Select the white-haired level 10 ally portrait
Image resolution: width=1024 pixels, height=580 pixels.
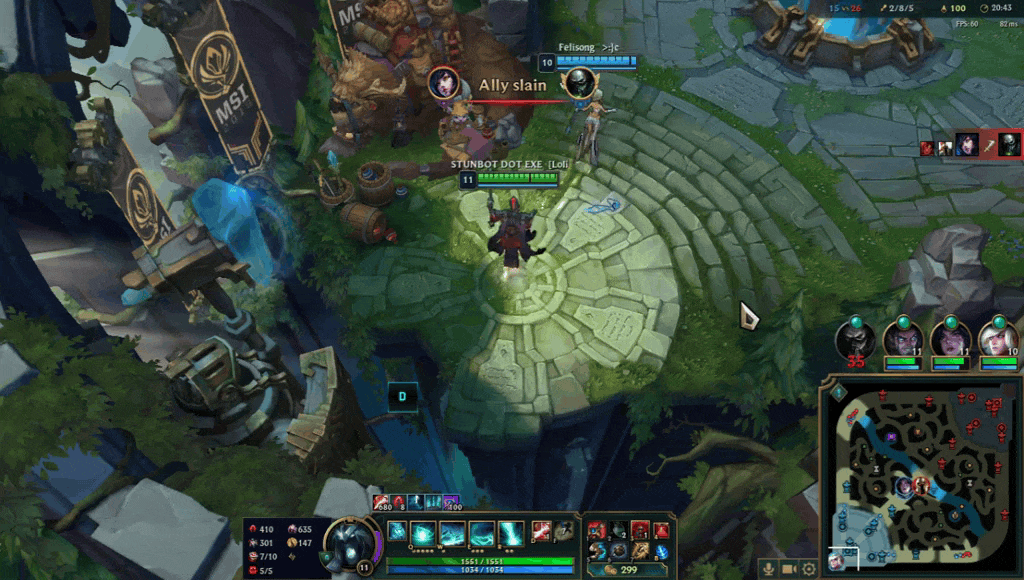[997, 338]
